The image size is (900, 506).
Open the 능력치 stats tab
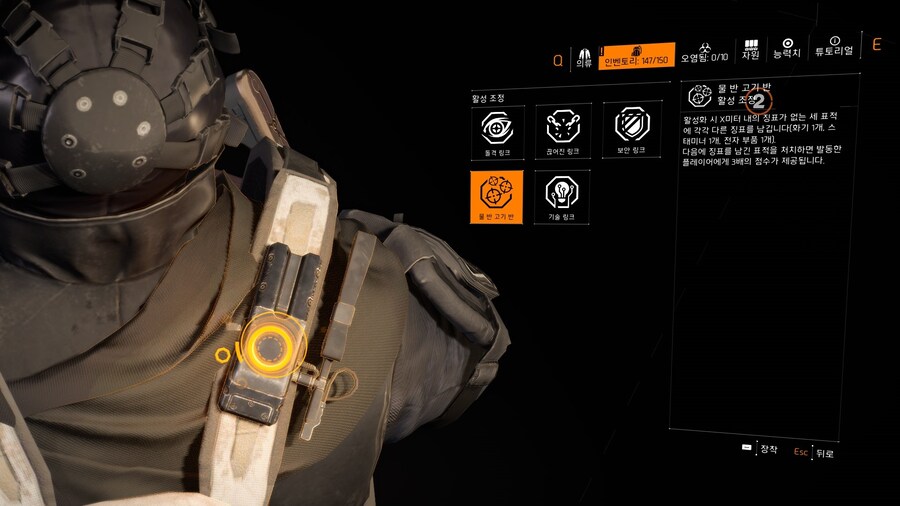(788, 52)
